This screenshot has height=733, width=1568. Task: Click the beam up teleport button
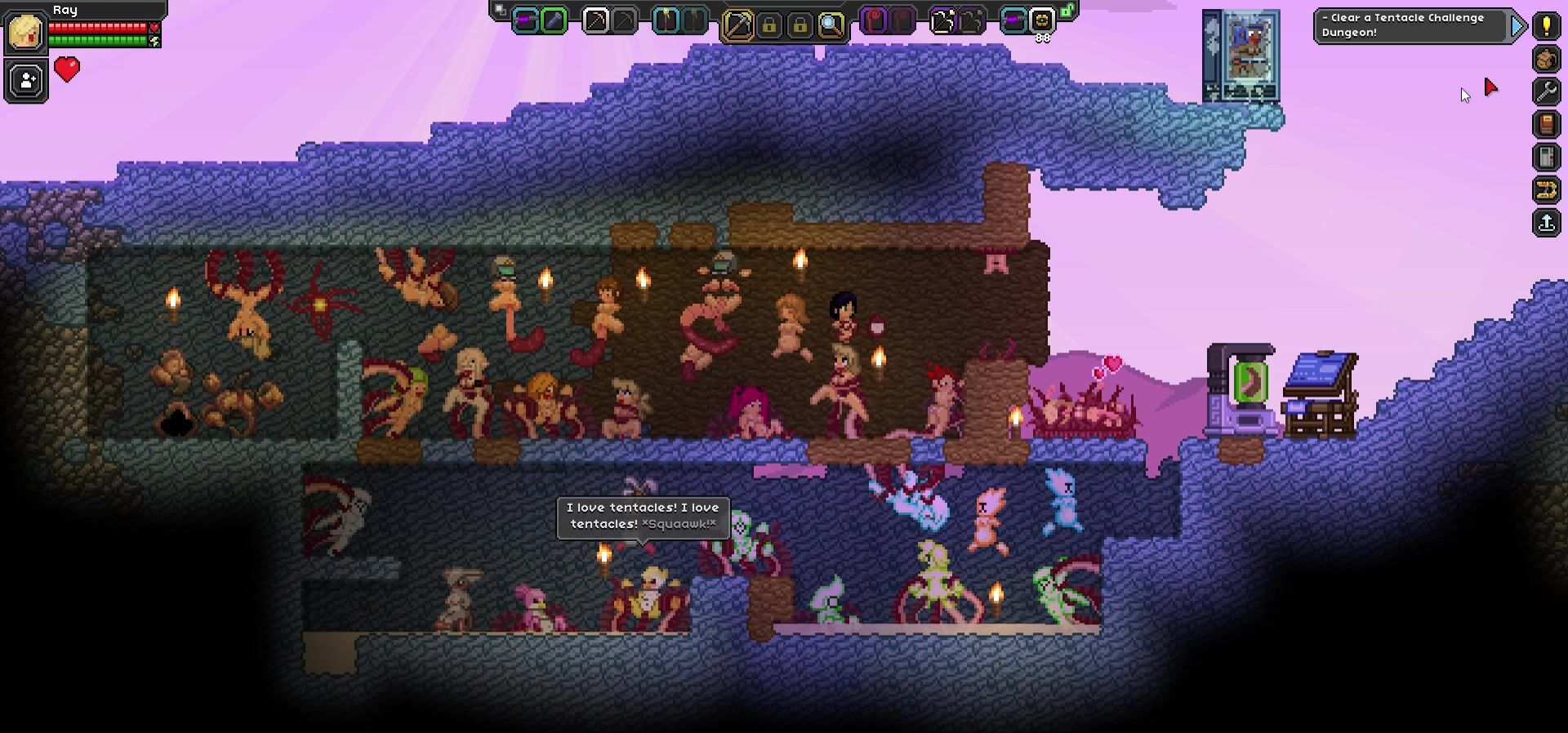[x=1546, y=223]
